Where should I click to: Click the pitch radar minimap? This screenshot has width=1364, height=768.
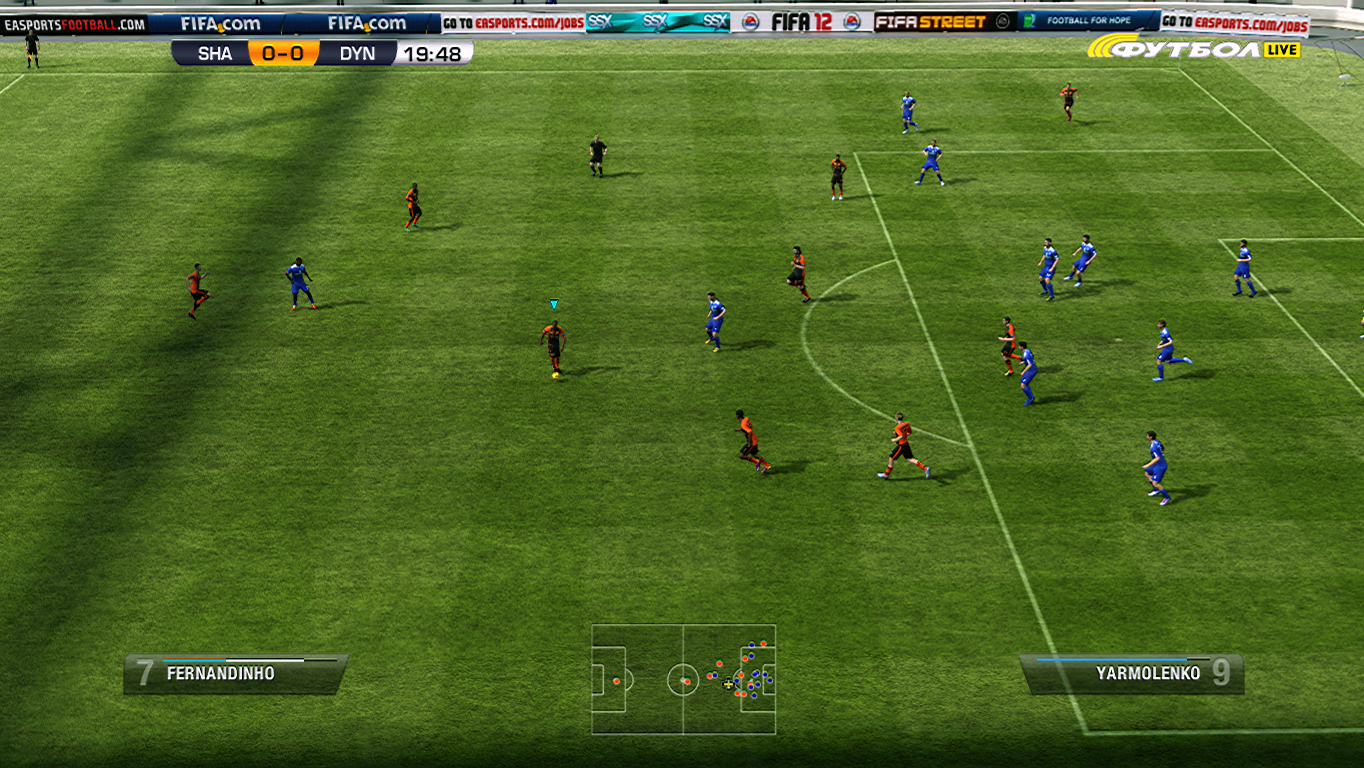pos(683,680)
